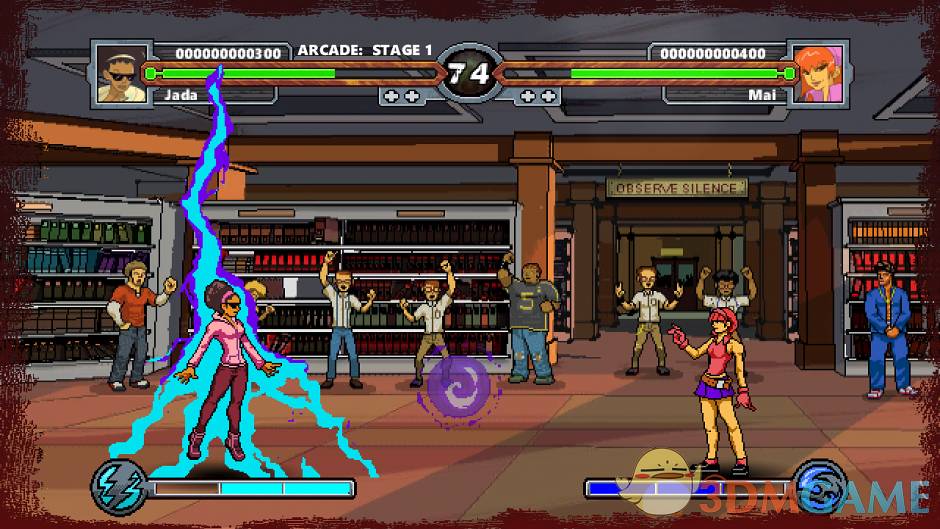The height and width of the screenshot is (529, 940).
Task: Click Mai's character portrait
Action: pos(818,74)
